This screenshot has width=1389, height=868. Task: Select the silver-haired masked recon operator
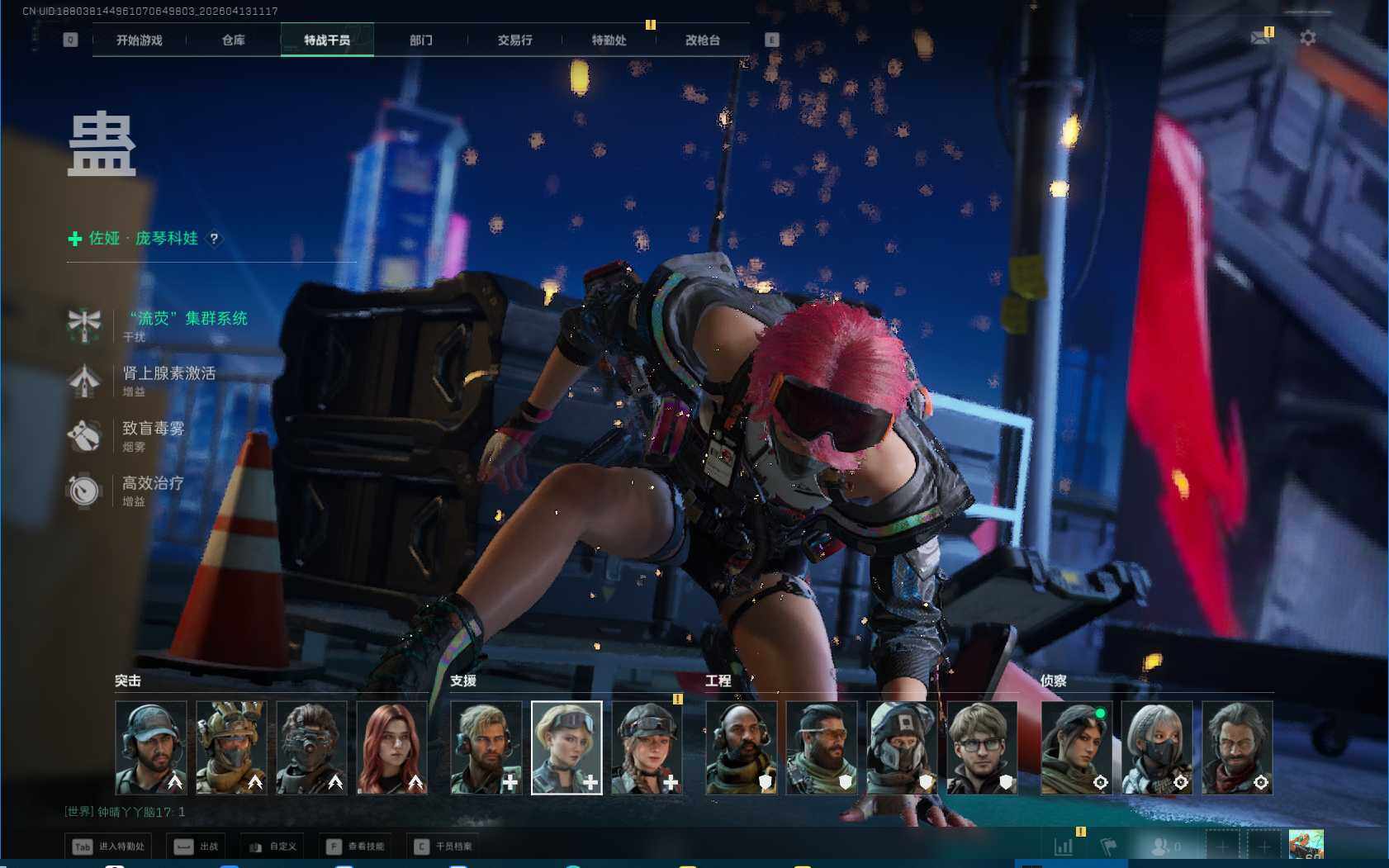[1156, 747]
